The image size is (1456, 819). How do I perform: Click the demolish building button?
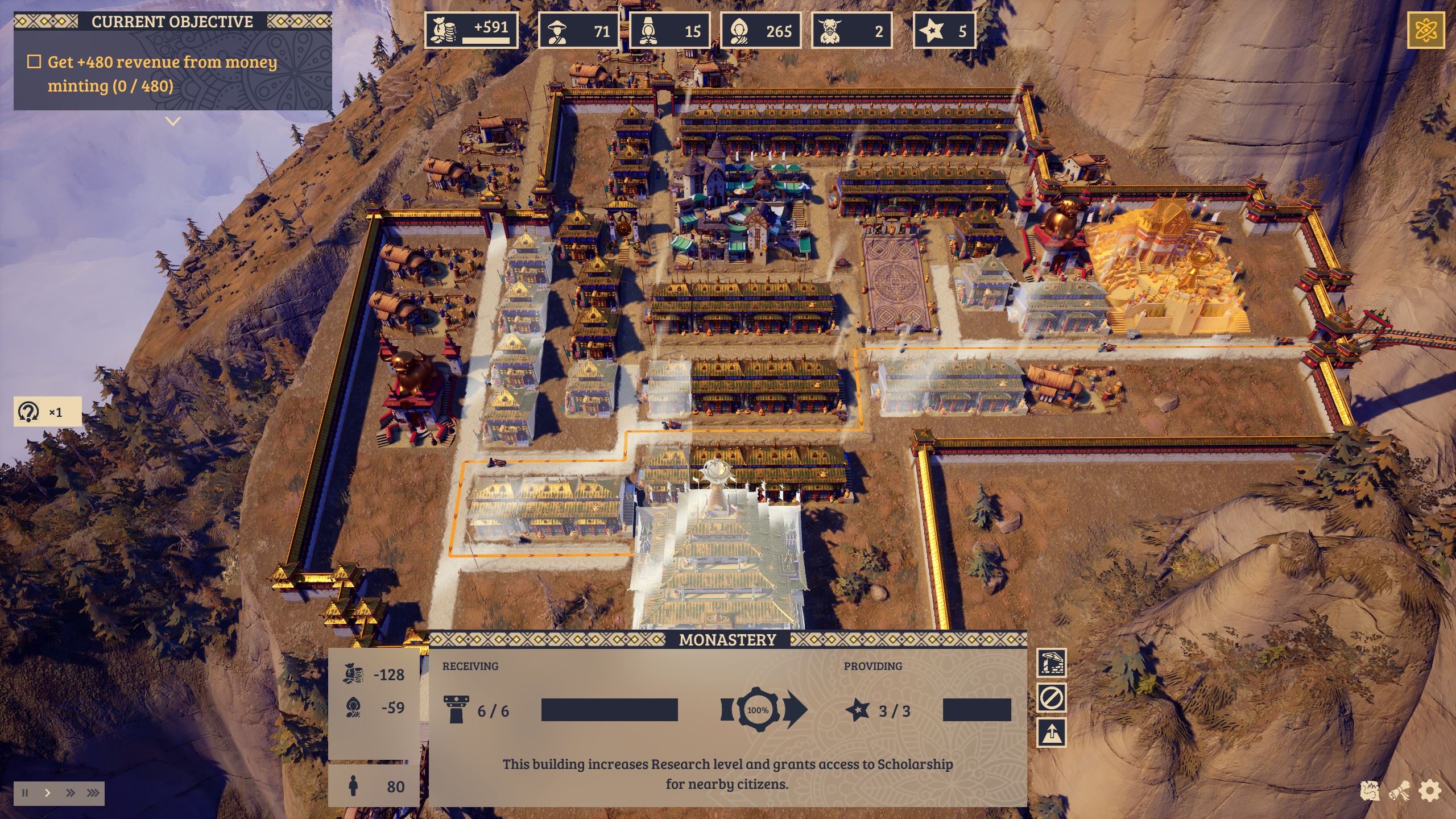(x=1052, y=663)
